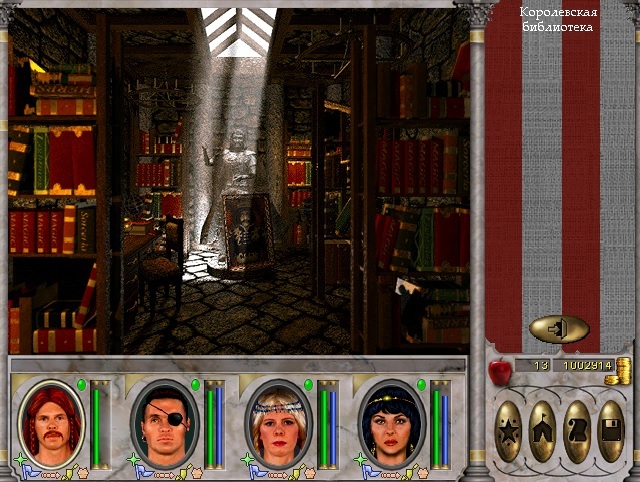
Task: Open the floppy disk game menu
Action: (x=611, y=431)
